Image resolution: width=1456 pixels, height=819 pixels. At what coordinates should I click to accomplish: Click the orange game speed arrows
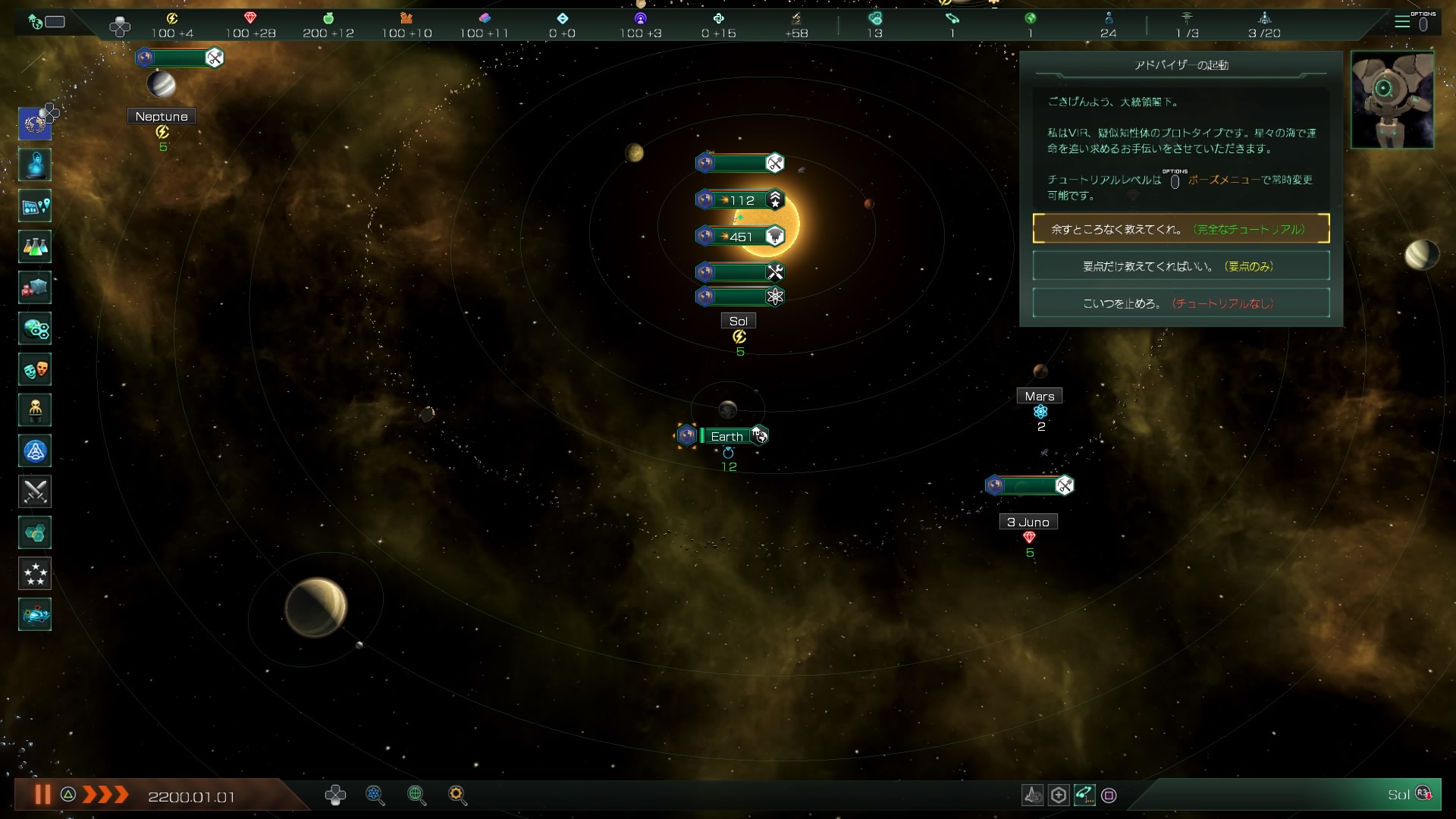[105, 795]
